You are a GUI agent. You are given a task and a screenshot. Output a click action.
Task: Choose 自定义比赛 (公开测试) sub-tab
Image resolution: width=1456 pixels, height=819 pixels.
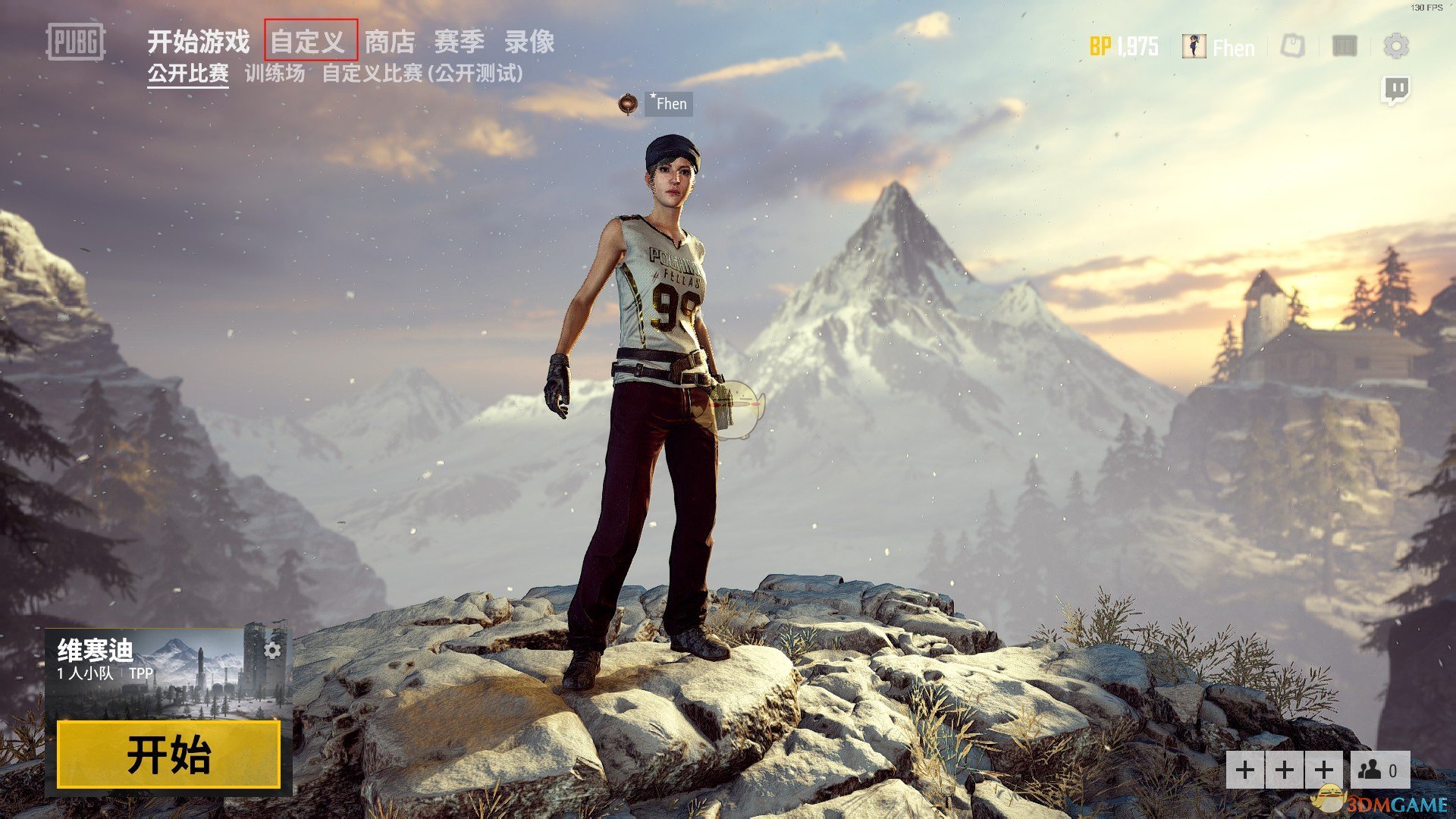(x=422, y=74)
